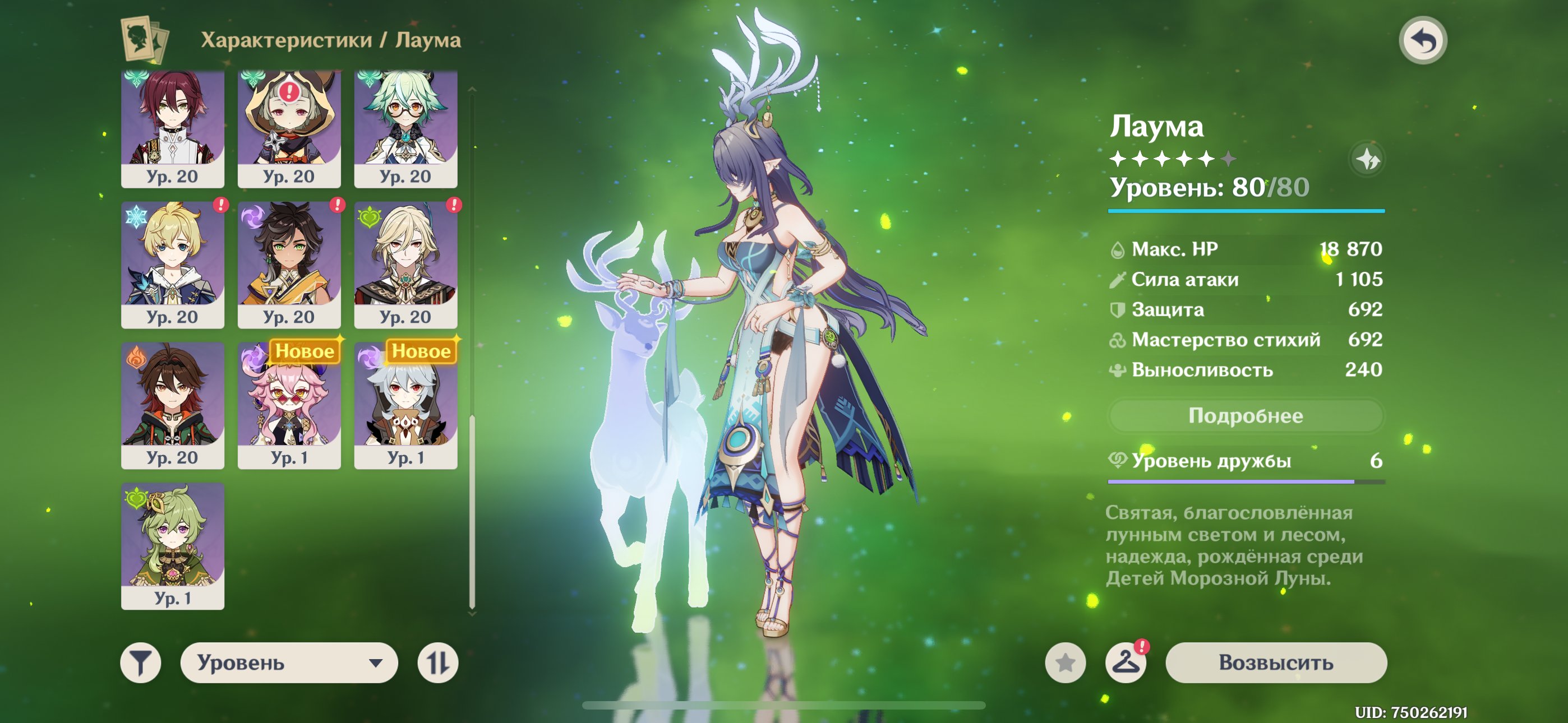Screen dimensions: 1568x723
Task: Select the dark-haired Electro character with green eyes
Action: [x=289, y=265]
